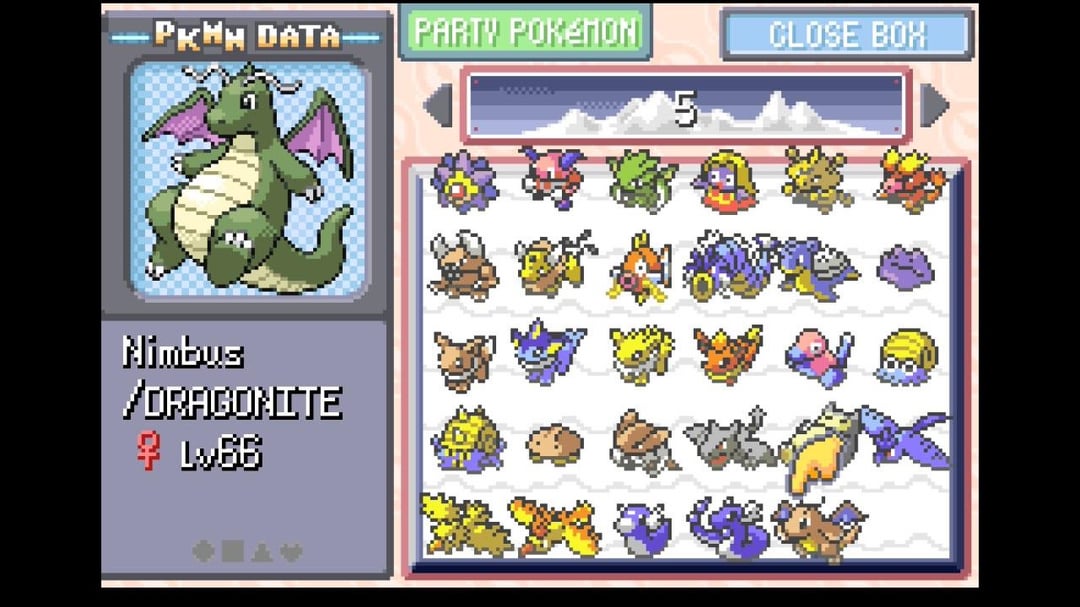Click the box 5 title banner
The width and height of the screenshot is (1080, 607).
pyautogui.click(x=685, y=105)
